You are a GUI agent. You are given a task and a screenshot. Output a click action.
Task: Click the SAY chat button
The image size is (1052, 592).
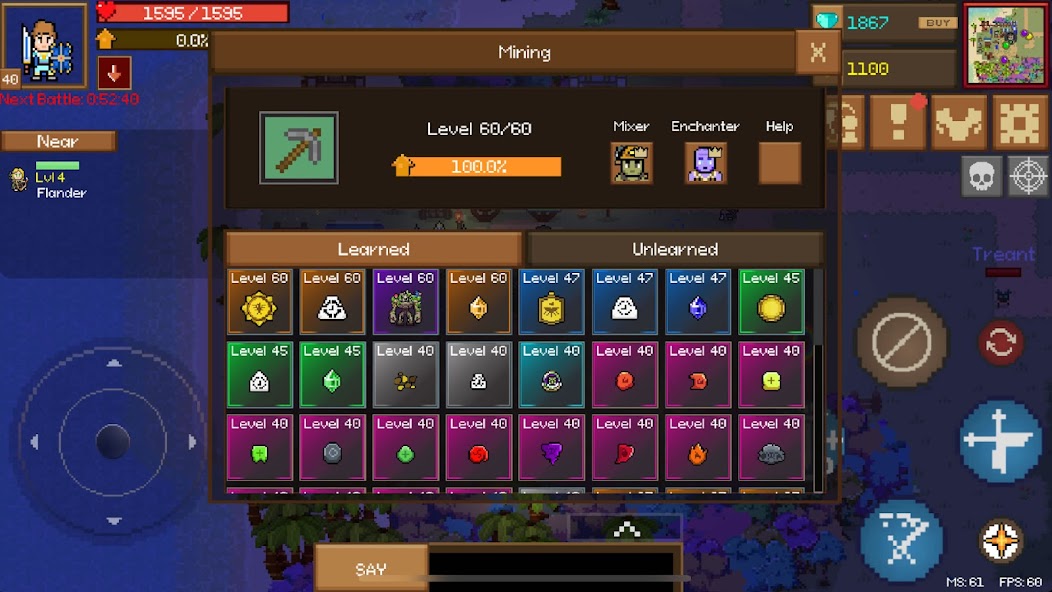[x=371, y=569]
